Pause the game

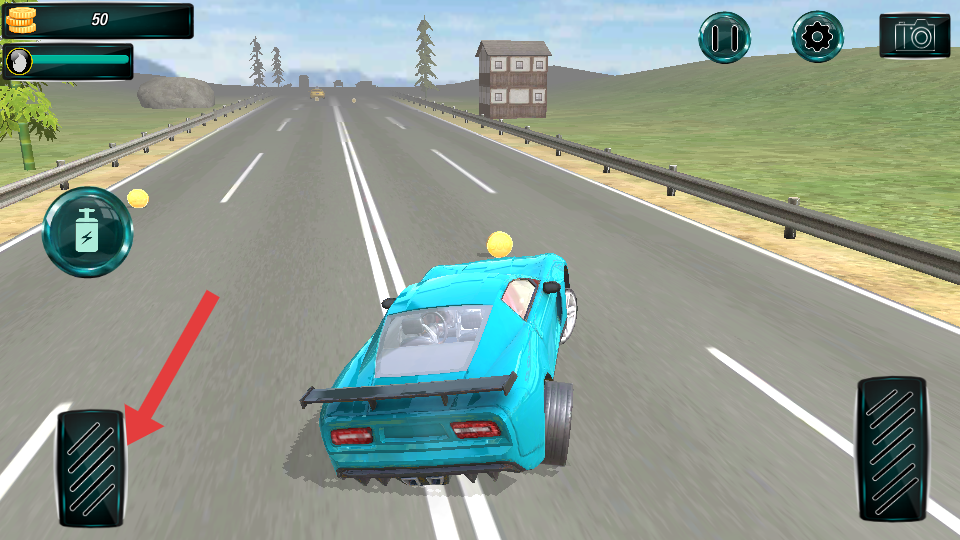[x=724, y=37]
